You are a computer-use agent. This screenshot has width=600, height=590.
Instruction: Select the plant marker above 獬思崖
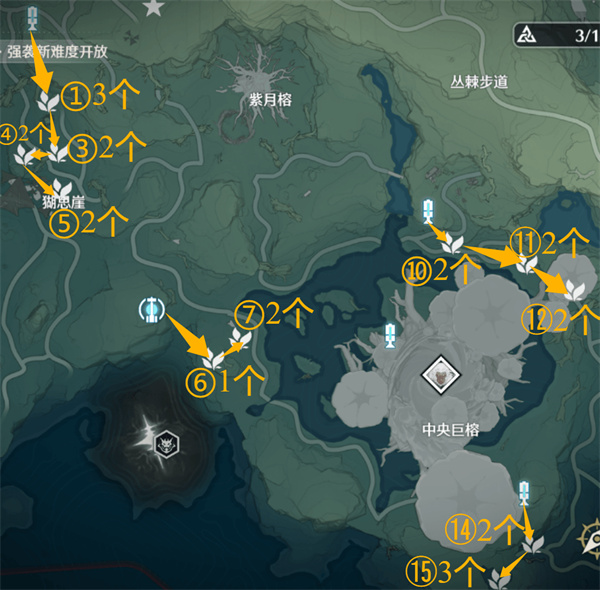coord(62,188)
